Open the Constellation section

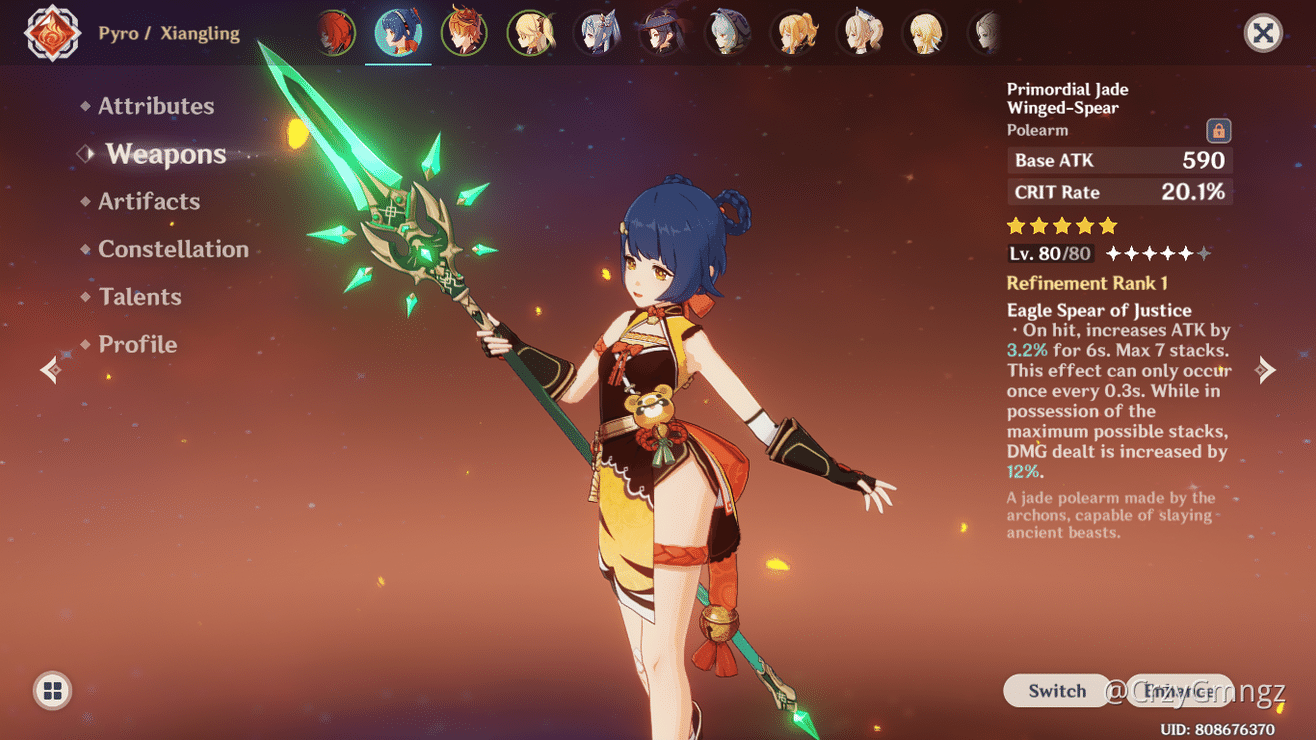click(173, 249)
